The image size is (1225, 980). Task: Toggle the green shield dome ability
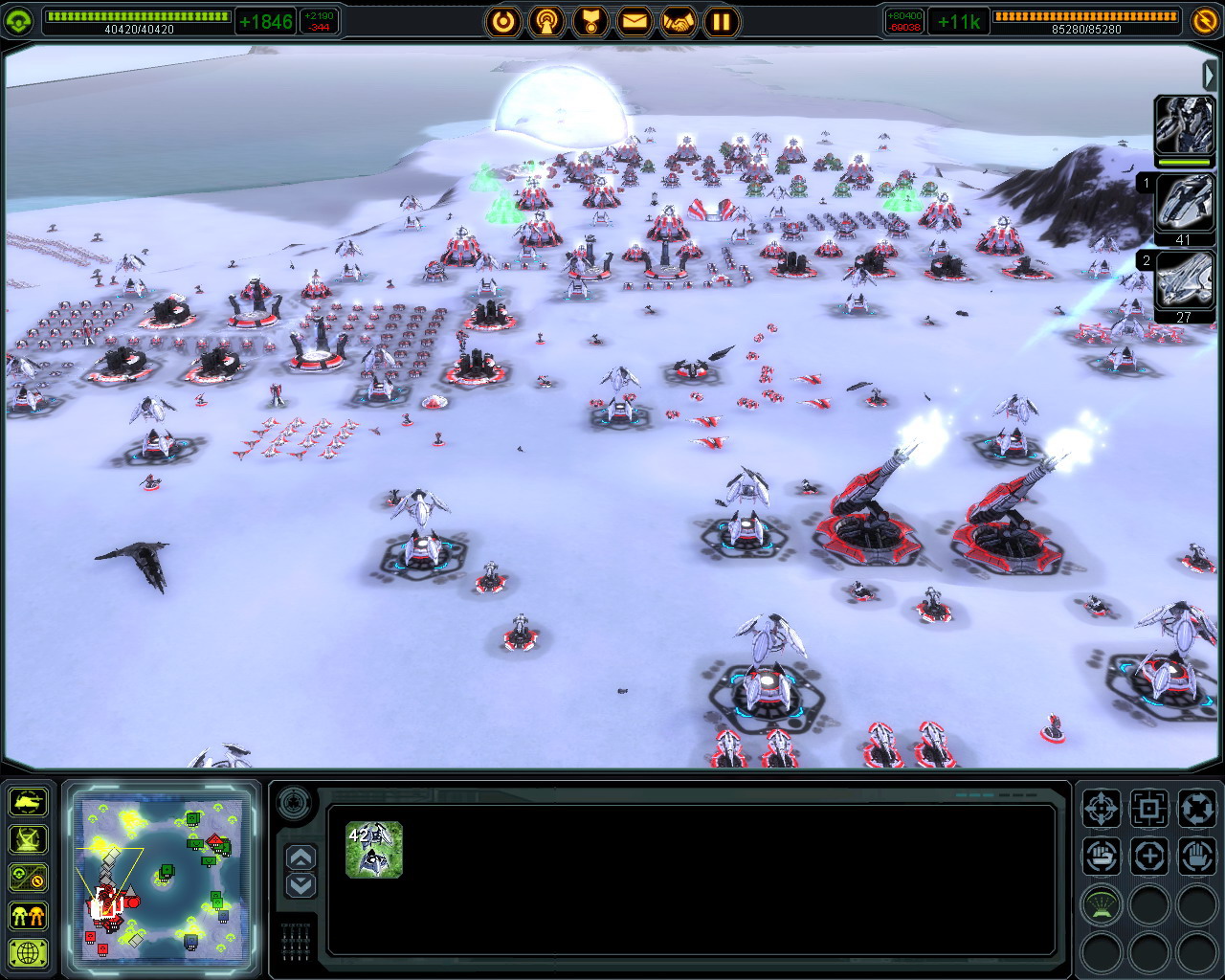point(1102,903)
